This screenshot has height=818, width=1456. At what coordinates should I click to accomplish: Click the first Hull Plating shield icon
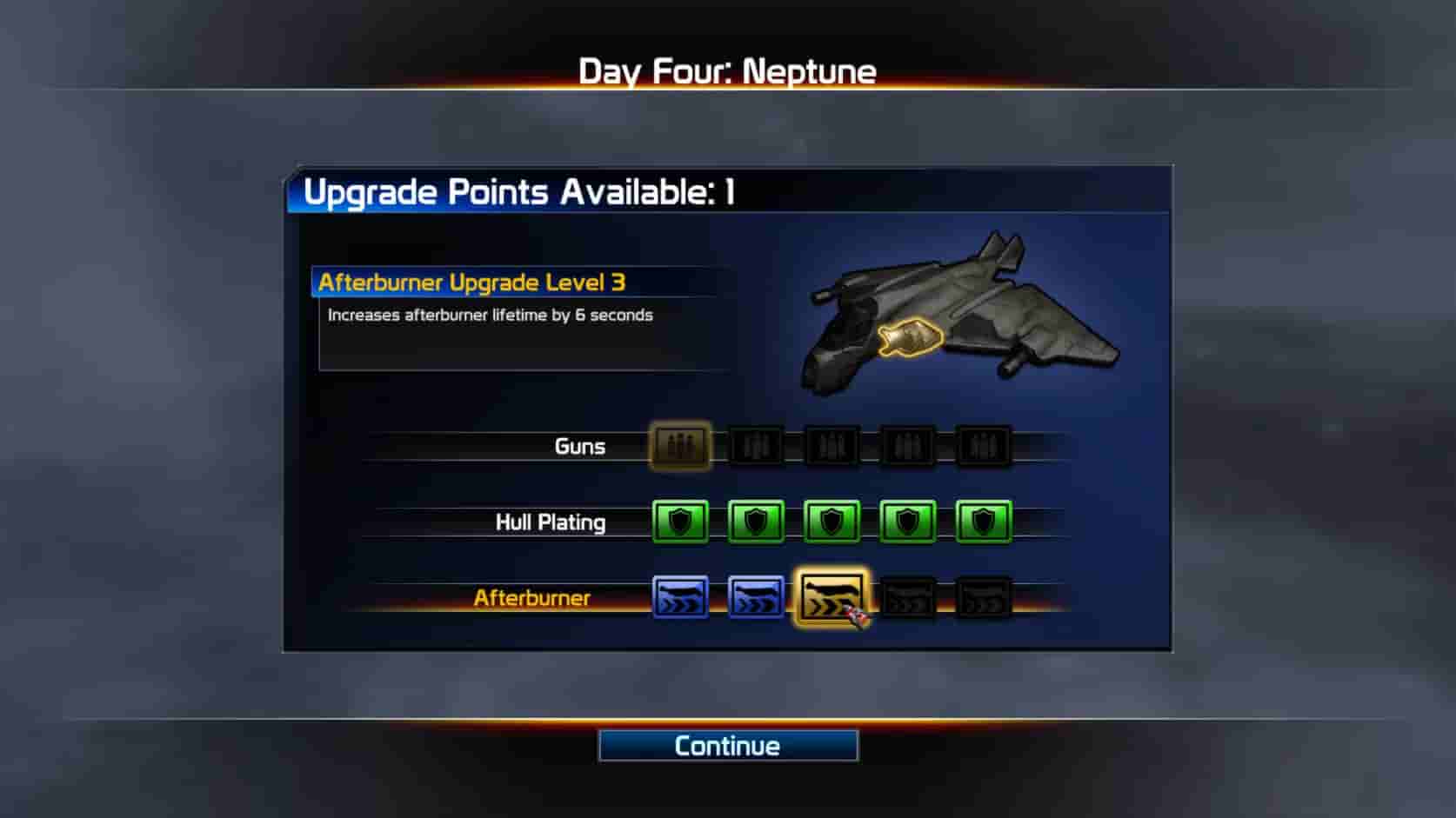(x=681, y=522)
